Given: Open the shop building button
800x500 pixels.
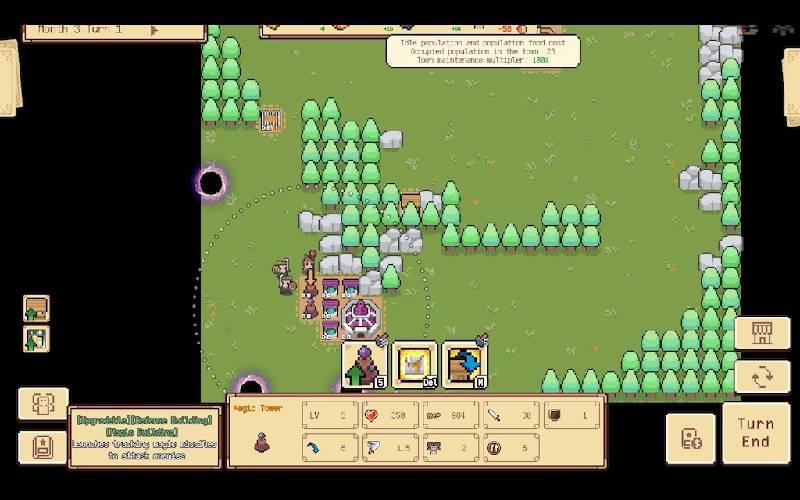Looking at the screenshot, I should click(761, 333).
